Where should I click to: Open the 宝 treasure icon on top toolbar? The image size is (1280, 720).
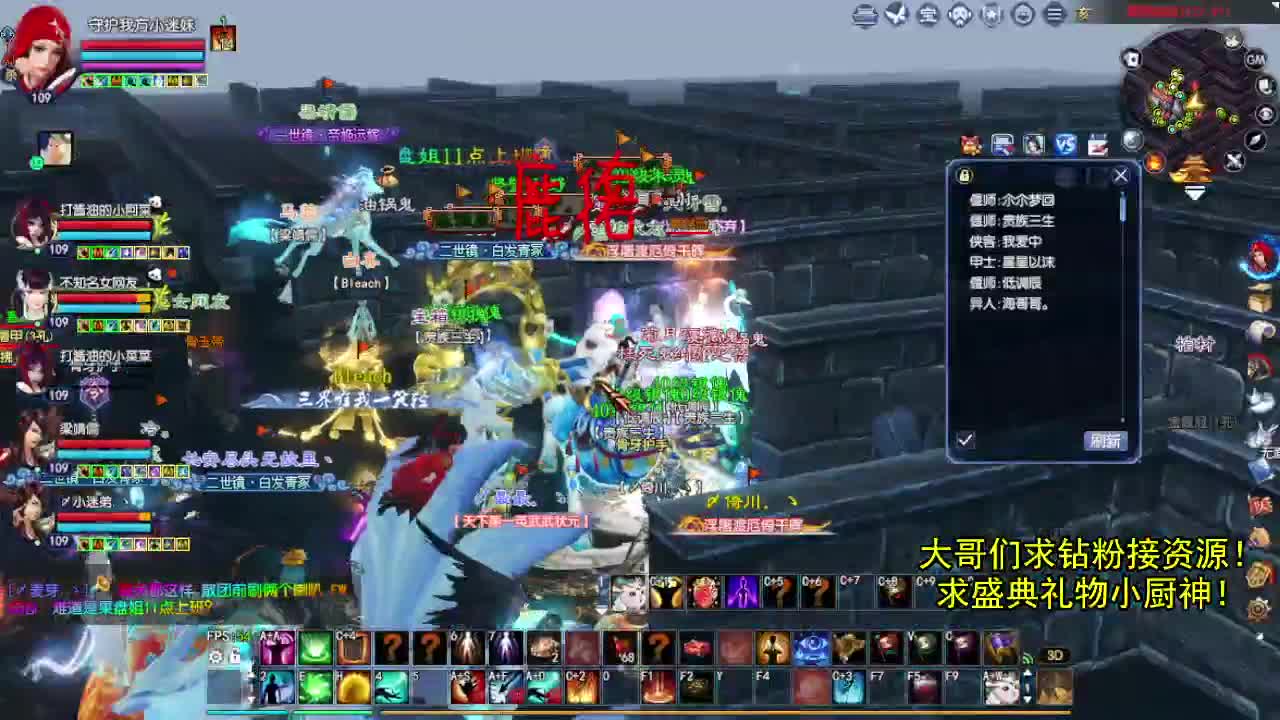coord(928,15)
